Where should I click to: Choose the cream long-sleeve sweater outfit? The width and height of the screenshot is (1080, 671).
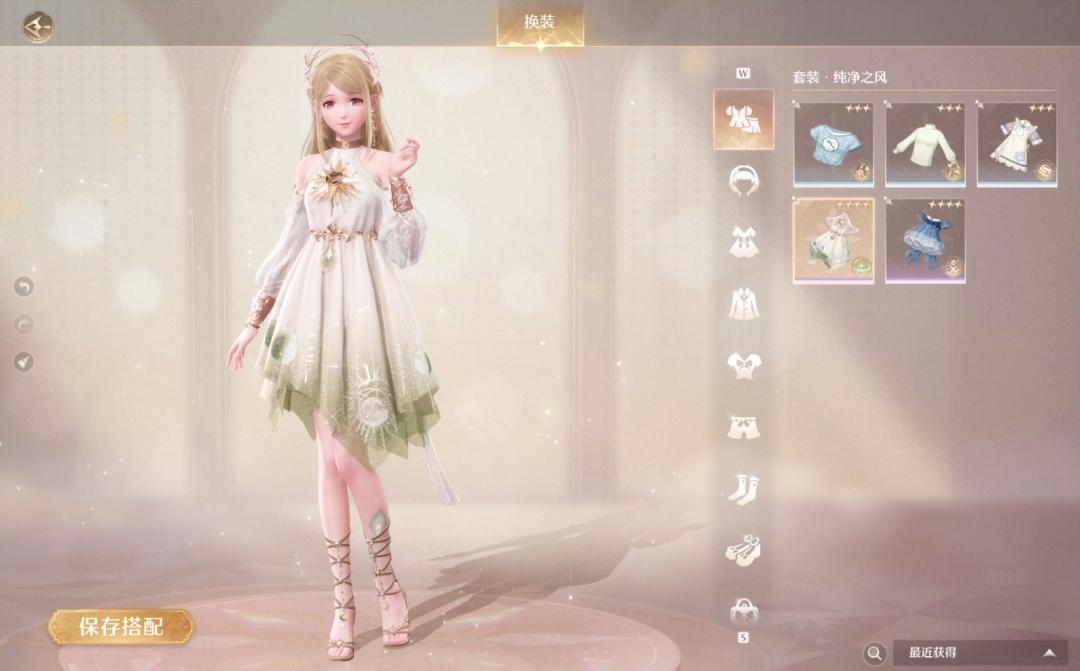click(x=925, y=145)
